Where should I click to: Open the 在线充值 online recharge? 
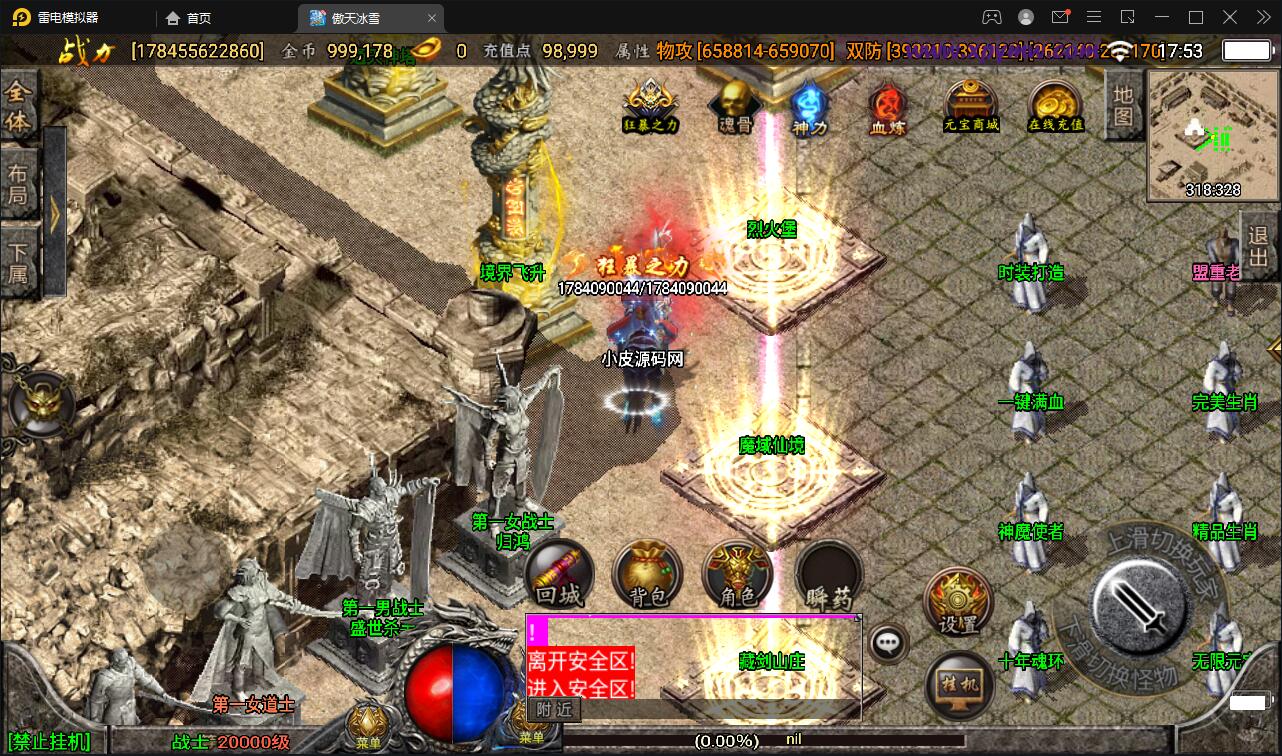[1056, 105]
